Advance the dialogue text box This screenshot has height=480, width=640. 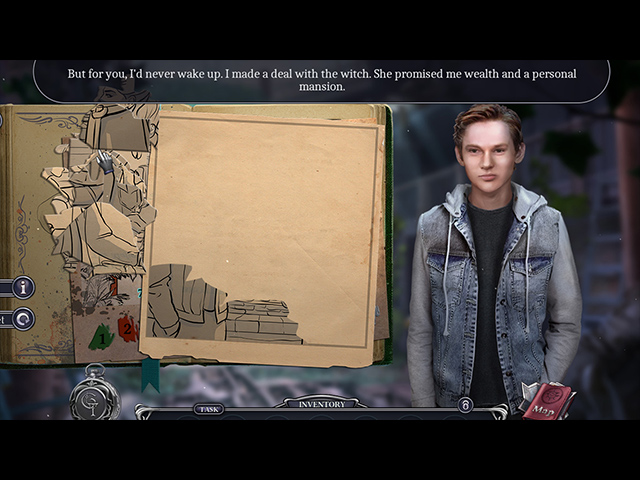pyautogui.click(x=321, y=80)
